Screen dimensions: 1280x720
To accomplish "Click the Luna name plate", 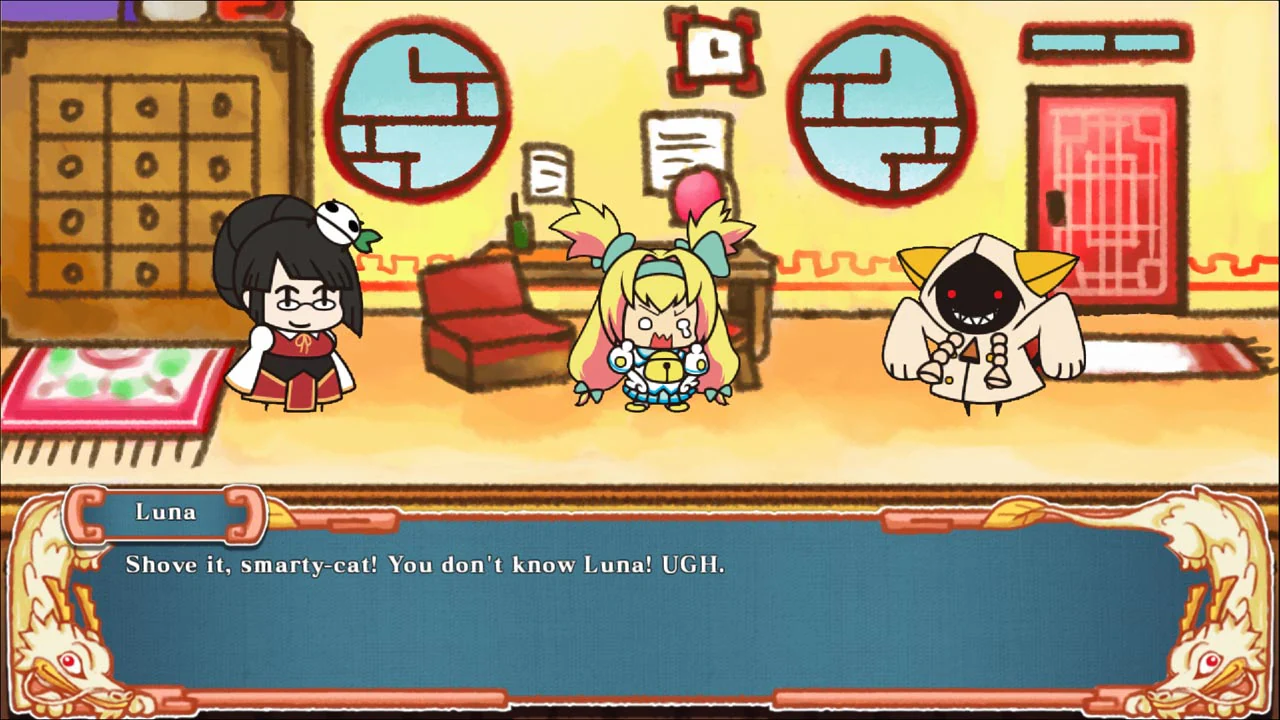I will 165,512.
